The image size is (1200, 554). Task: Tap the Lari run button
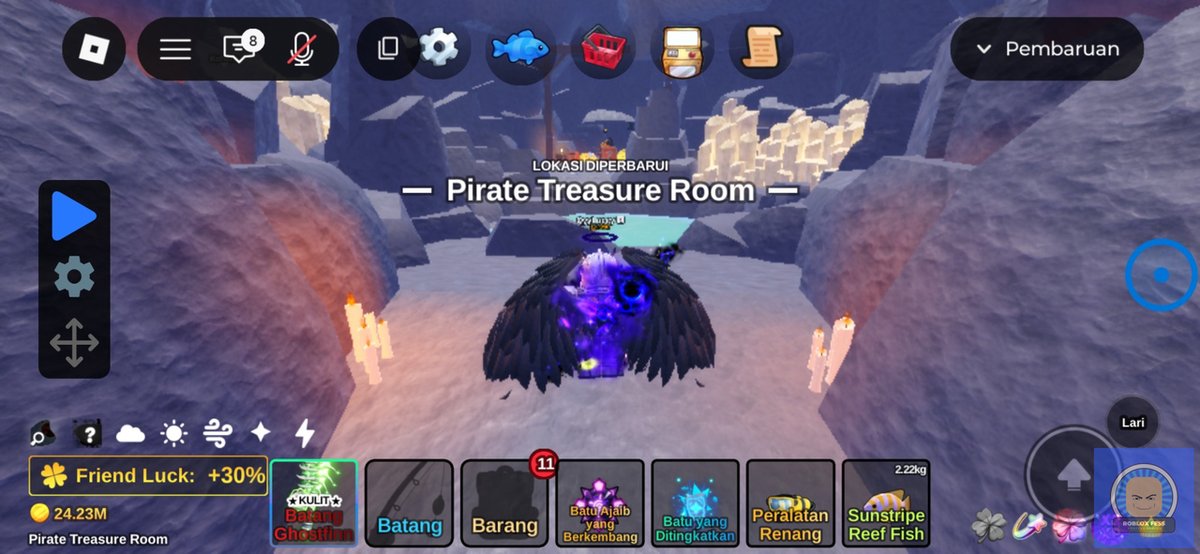pyautogui.click(x=1133, y=423)
